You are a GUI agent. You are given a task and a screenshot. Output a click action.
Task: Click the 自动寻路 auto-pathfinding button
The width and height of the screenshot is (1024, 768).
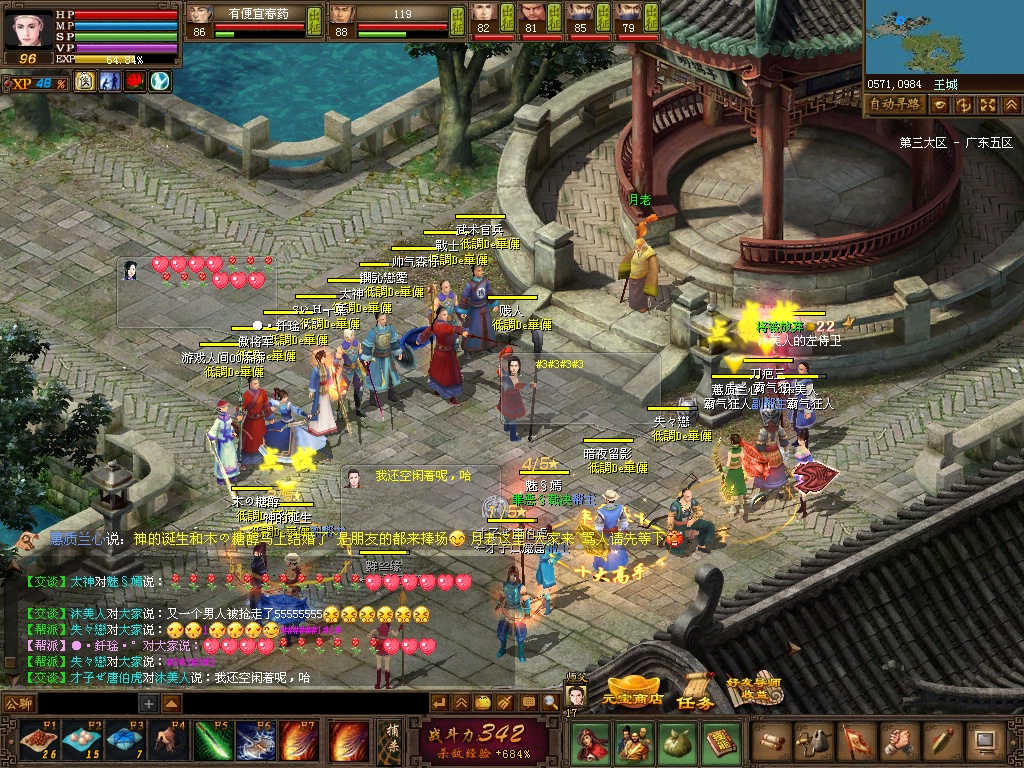click(x=894, y=104)
